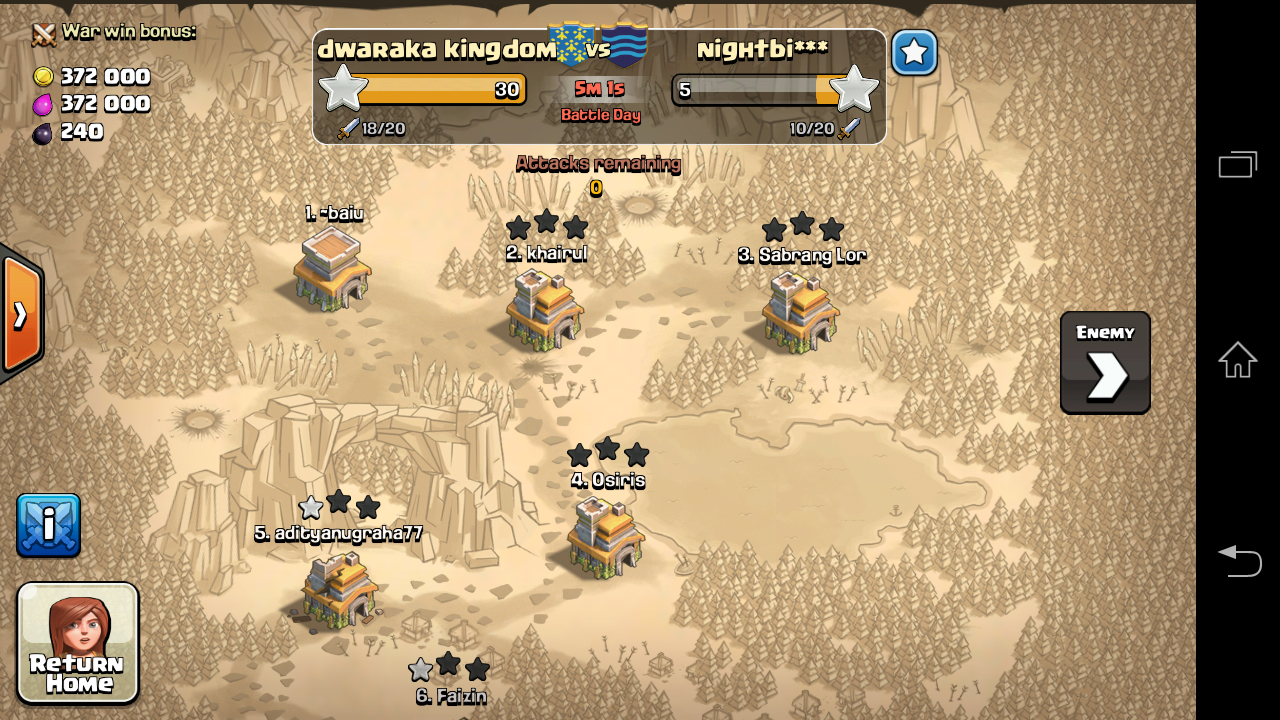Click the dark elixir war bonus icon
The width and height of the screenshot is (1280, 720).
[42, 131]
